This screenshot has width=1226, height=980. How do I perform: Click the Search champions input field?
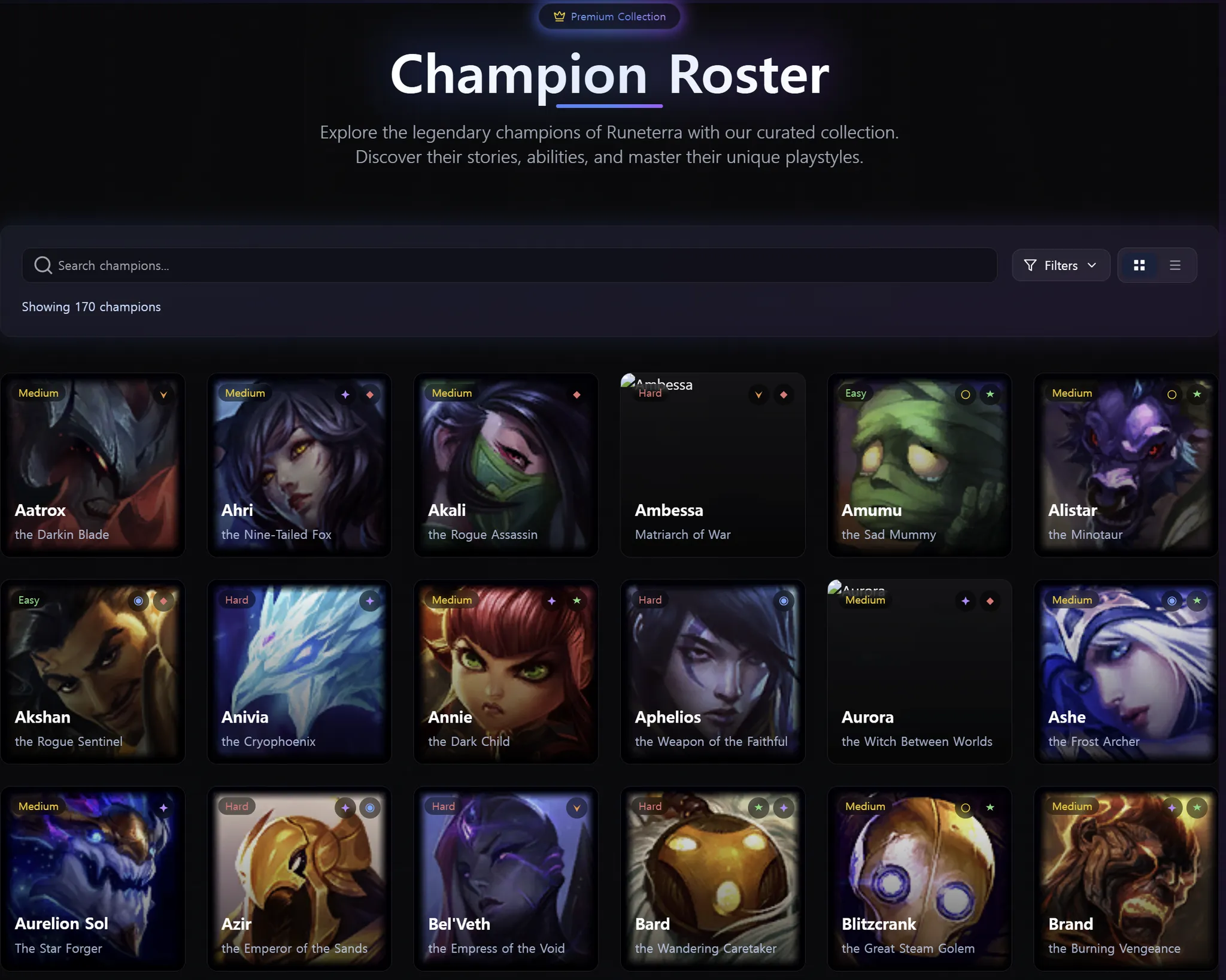[509, 265]
